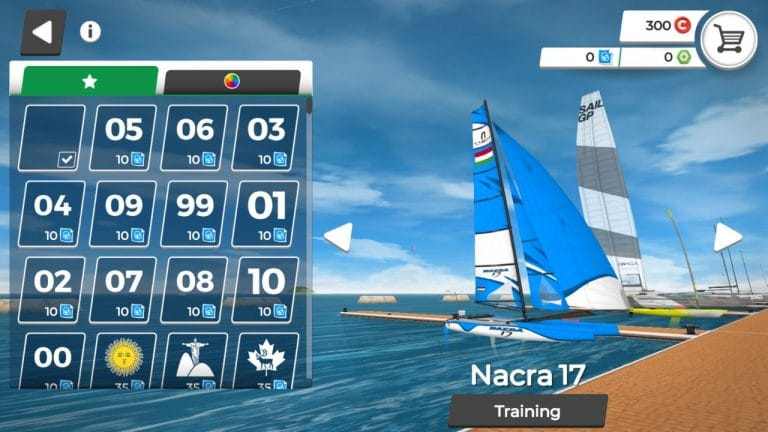The width and height of the screenshot is (768, 432).
Task: Choose sail number 05
Action: click(x=124, y=138)
